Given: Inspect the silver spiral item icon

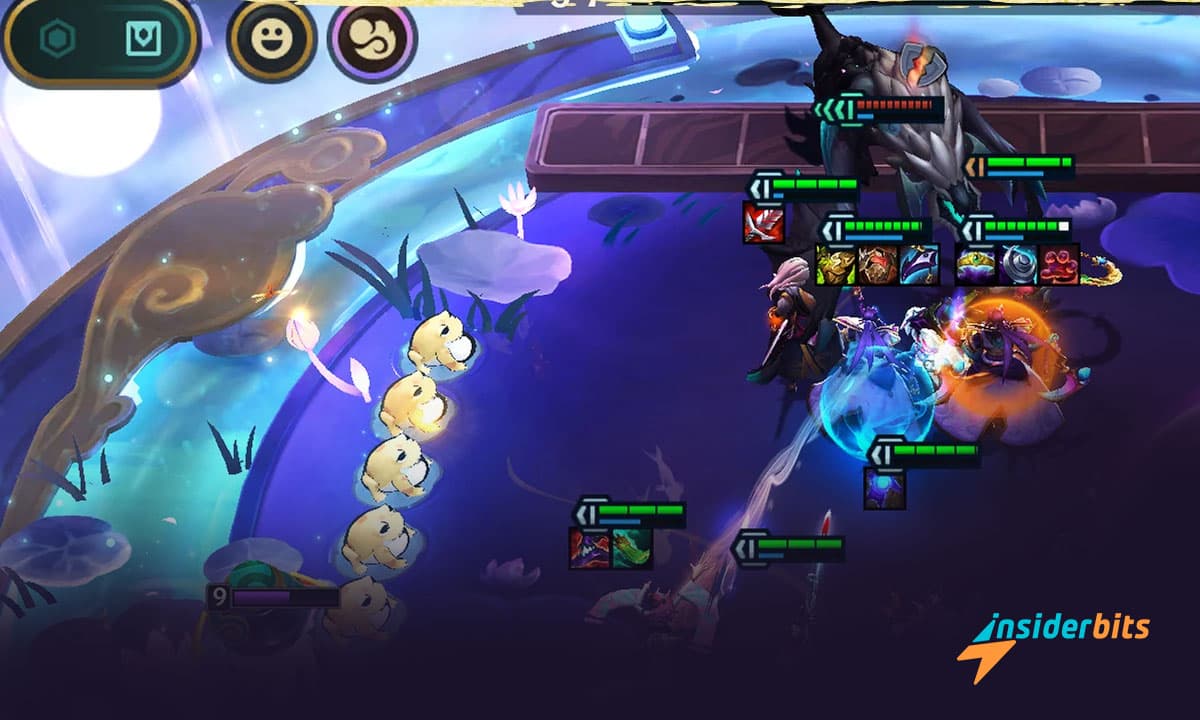Looking at the screenshot, I should (x=1018, y=265).
